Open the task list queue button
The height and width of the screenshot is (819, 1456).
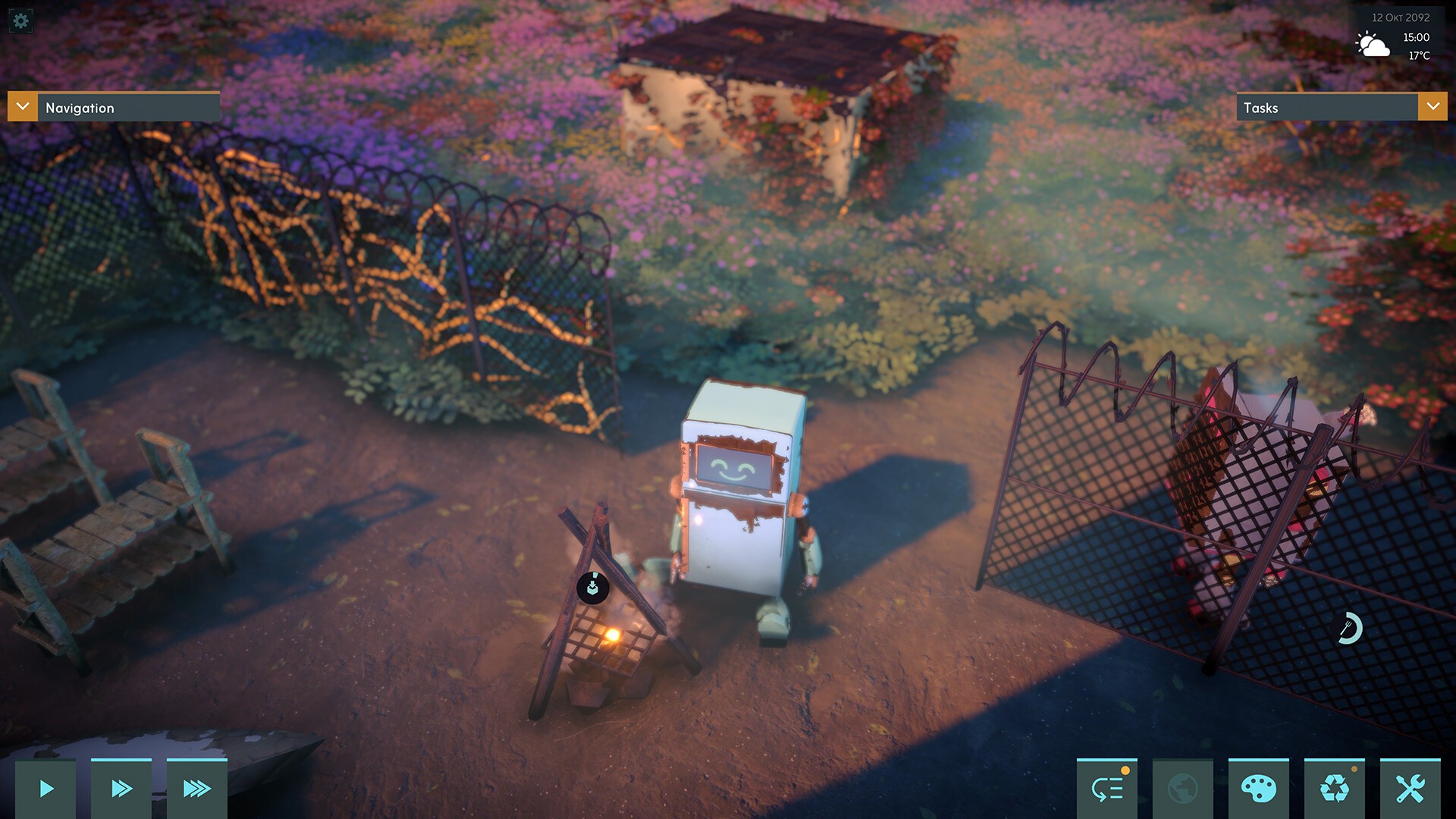point(1107,789)
